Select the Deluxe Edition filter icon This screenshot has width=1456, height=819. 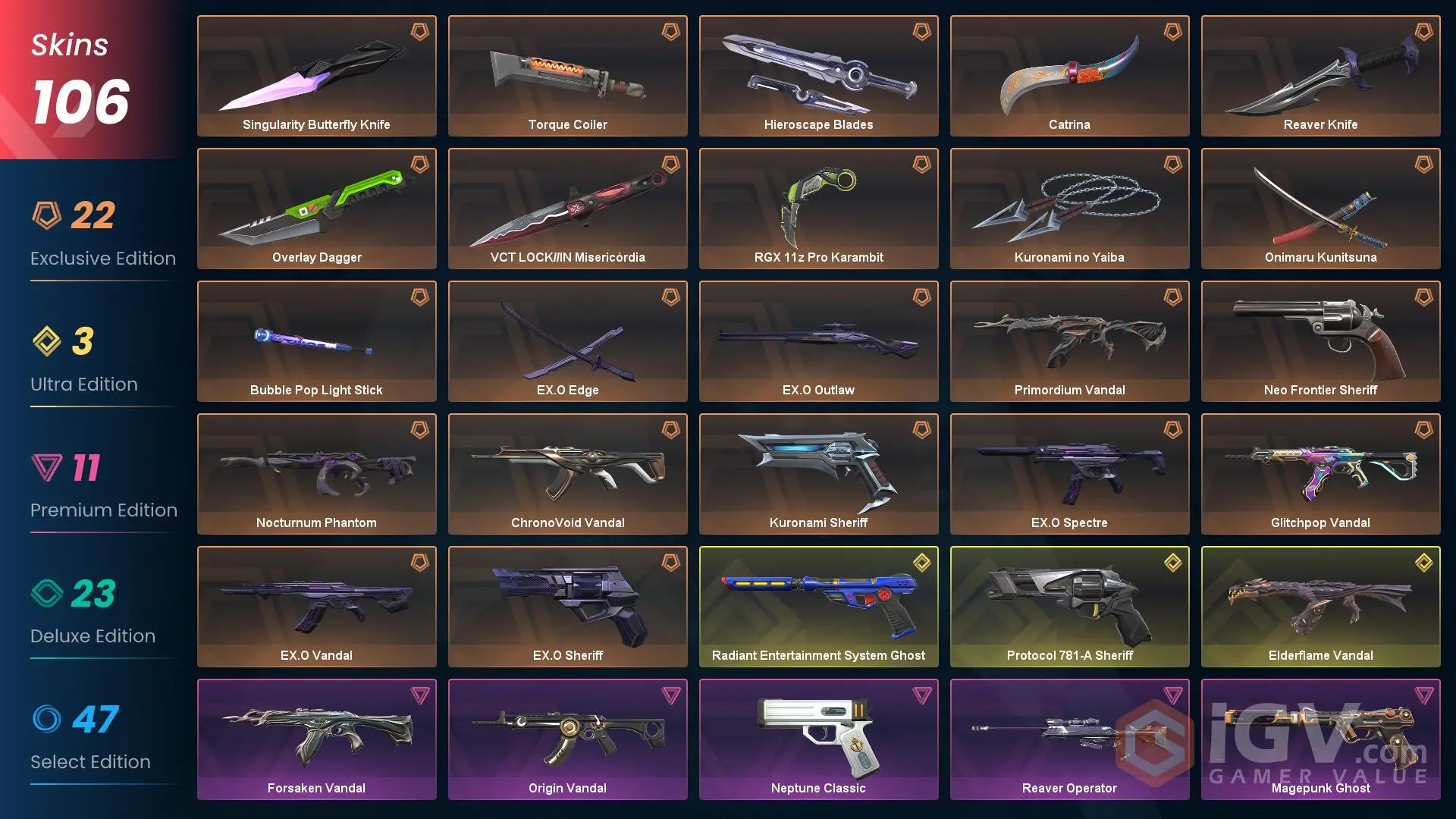tap(47, 593)
